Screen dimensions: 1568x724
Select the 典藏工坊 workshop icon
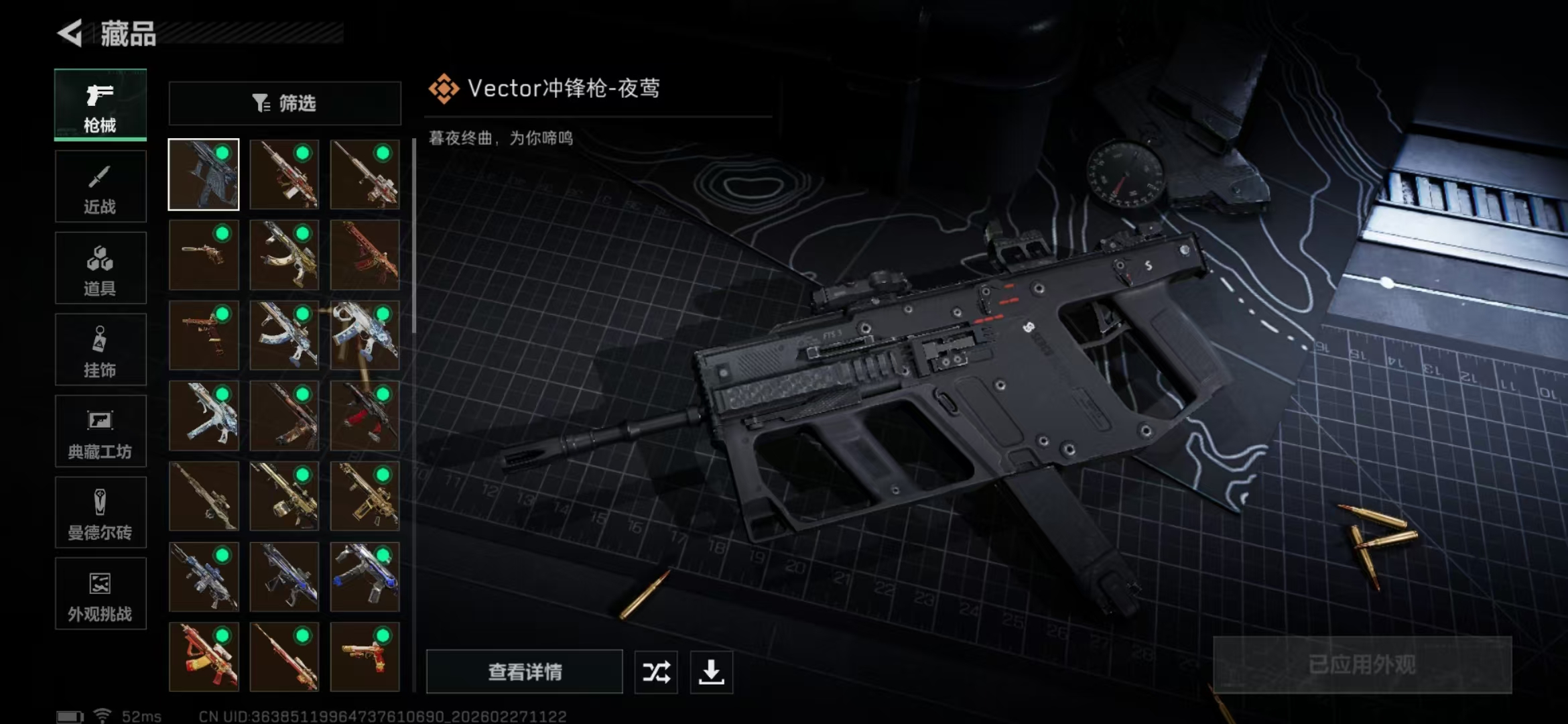[100, 431]
